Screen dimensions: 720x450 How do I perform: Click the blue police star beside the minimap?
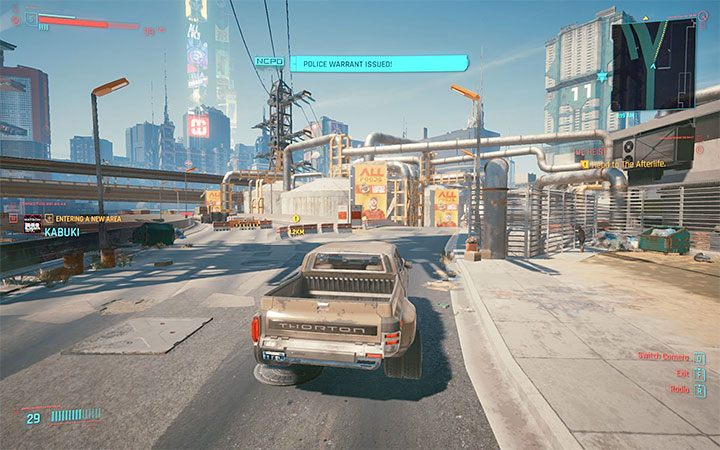(x=602, y=76)
